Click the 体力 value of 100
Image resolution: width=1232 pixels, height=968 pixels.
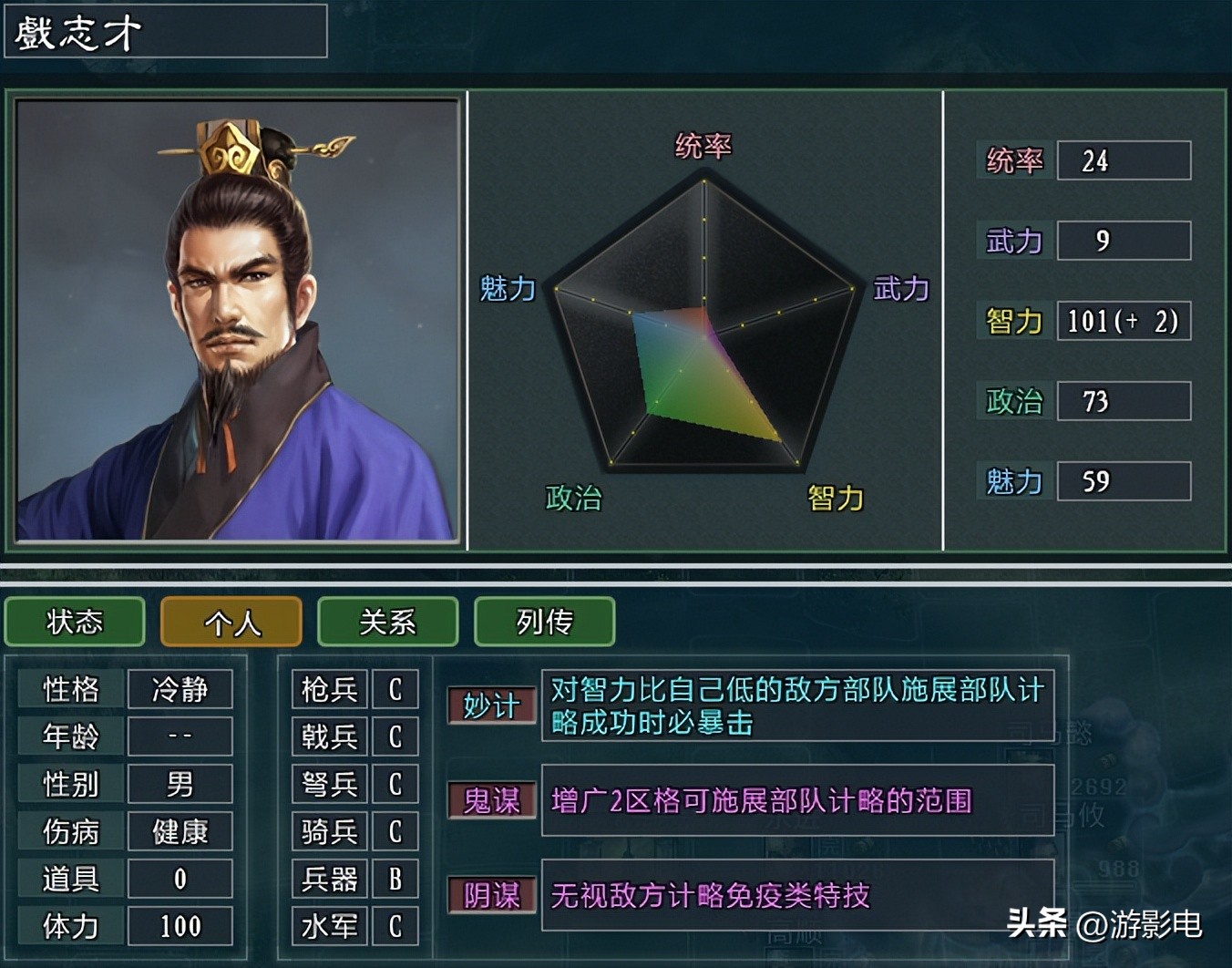180,926
